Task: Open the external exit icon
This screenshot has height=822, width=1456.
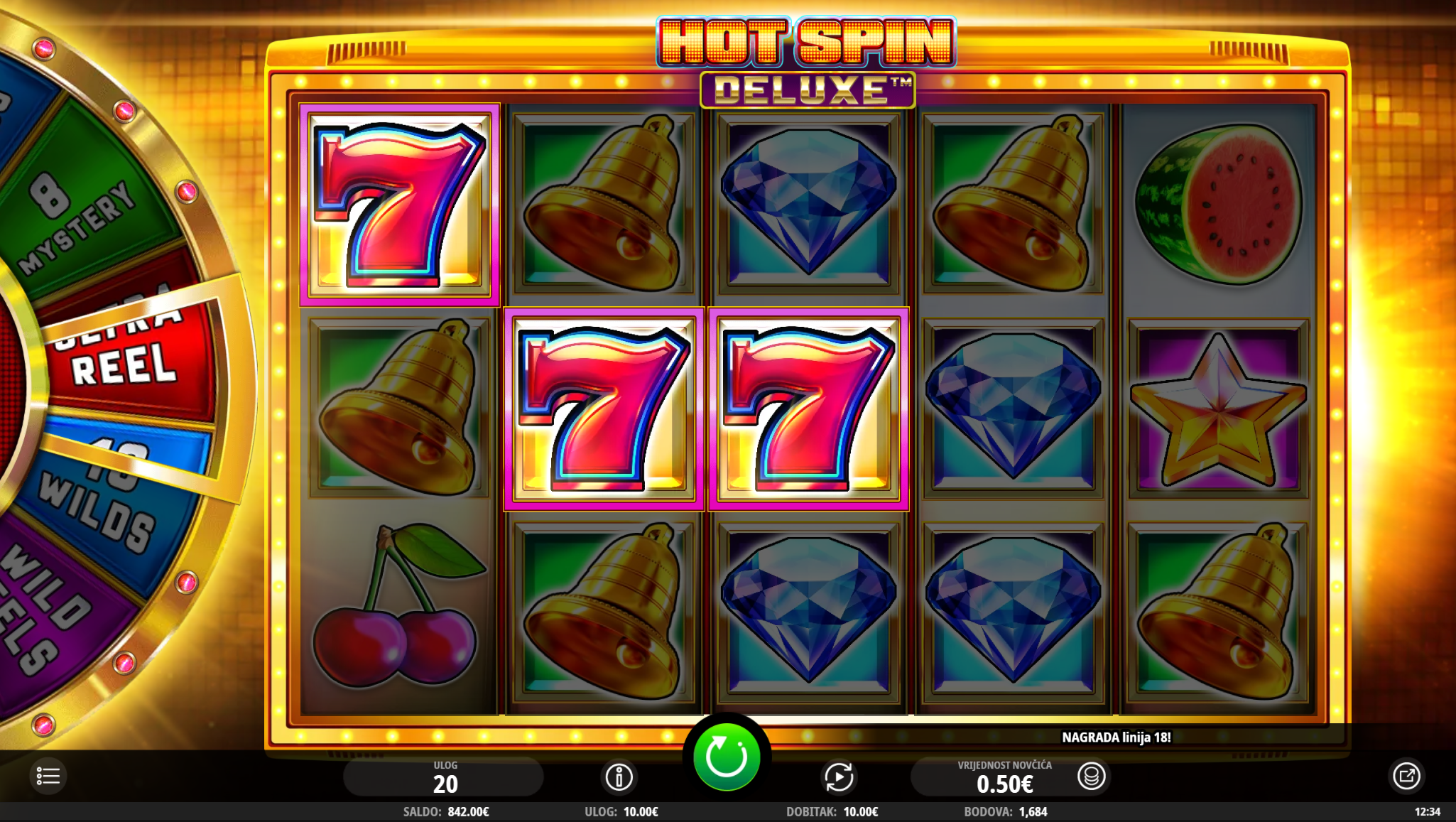Action: (1406, 776)
